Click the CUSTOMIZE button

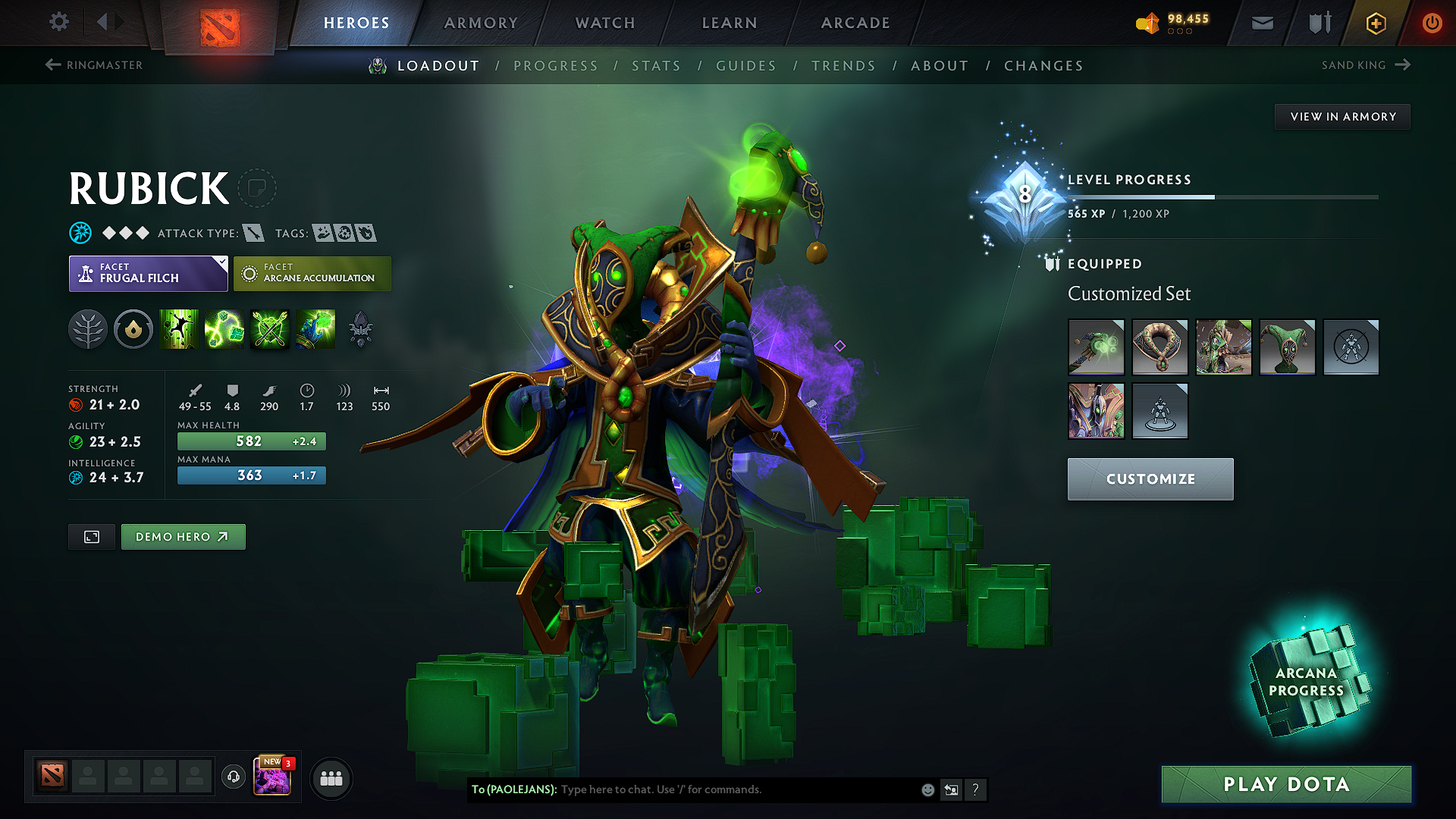tap(1150, 479)
